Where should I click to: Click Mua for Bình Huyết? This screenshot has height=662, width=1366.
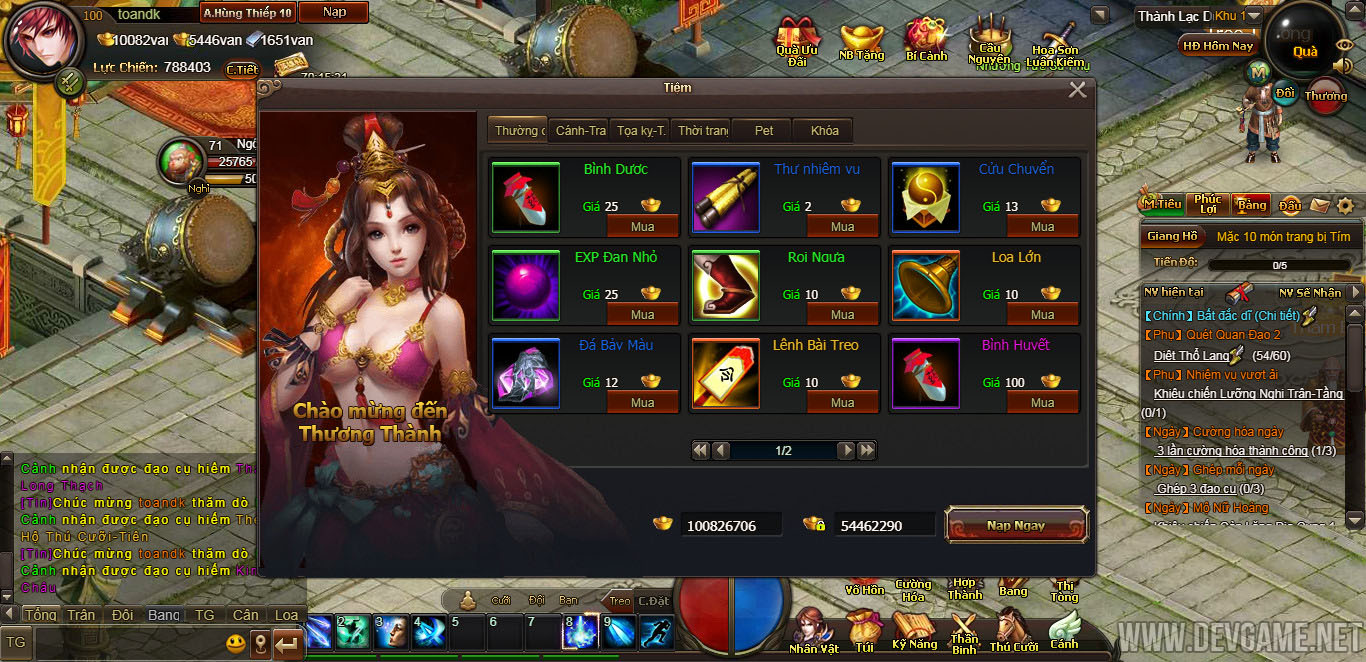(x=1042, y=403)
